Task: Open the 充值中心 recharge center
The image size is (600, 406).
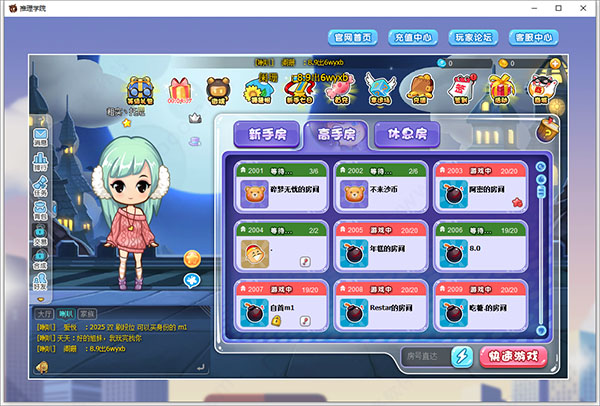Action: (413, 37)
